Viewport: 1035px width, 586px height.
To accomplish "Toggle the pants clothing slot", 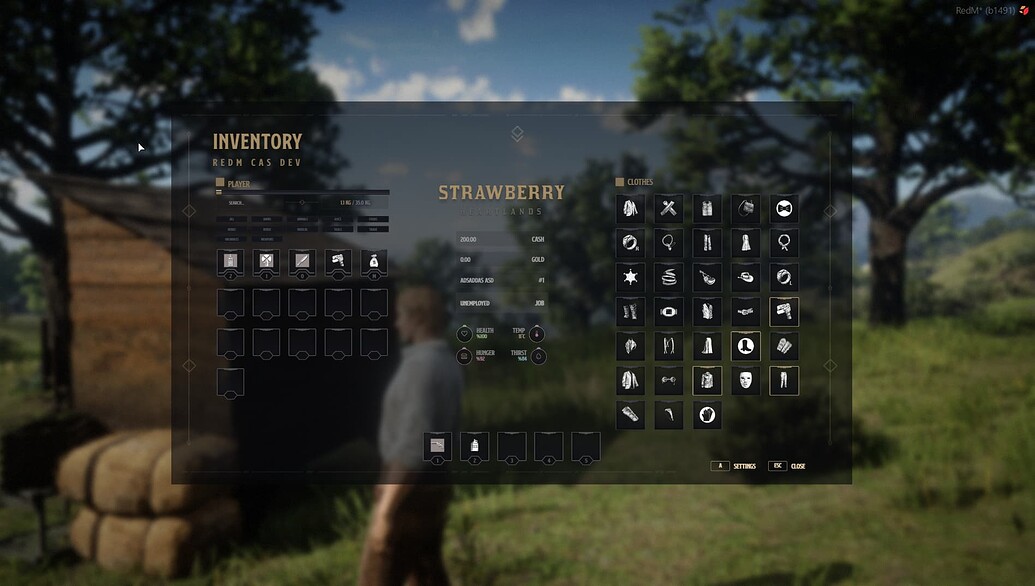I will pyautogui.click(x=784, y=380).
